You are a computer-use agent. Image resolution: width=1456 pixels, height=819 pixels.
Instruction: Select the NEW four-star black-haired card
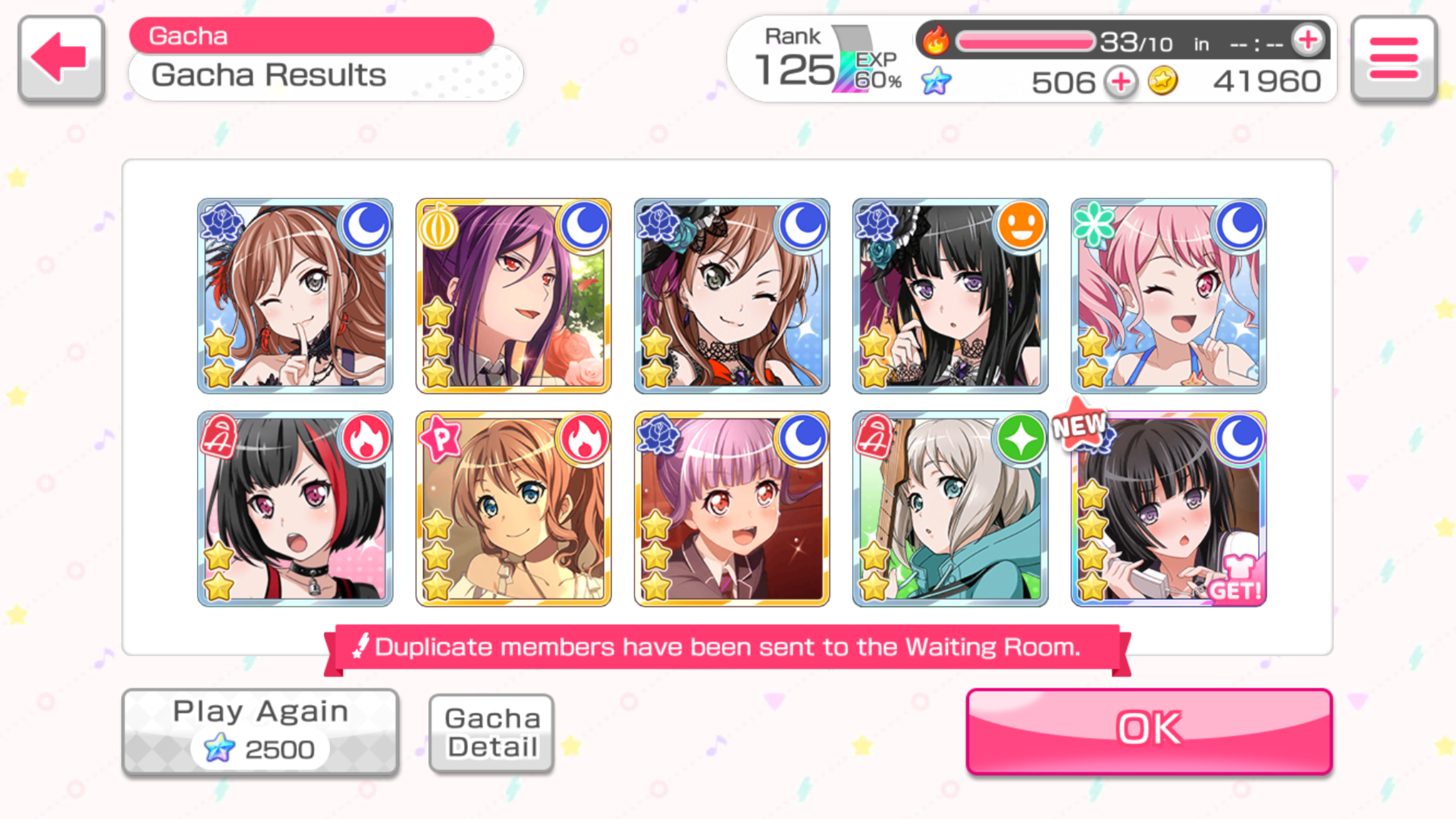tap(1168, 509)
